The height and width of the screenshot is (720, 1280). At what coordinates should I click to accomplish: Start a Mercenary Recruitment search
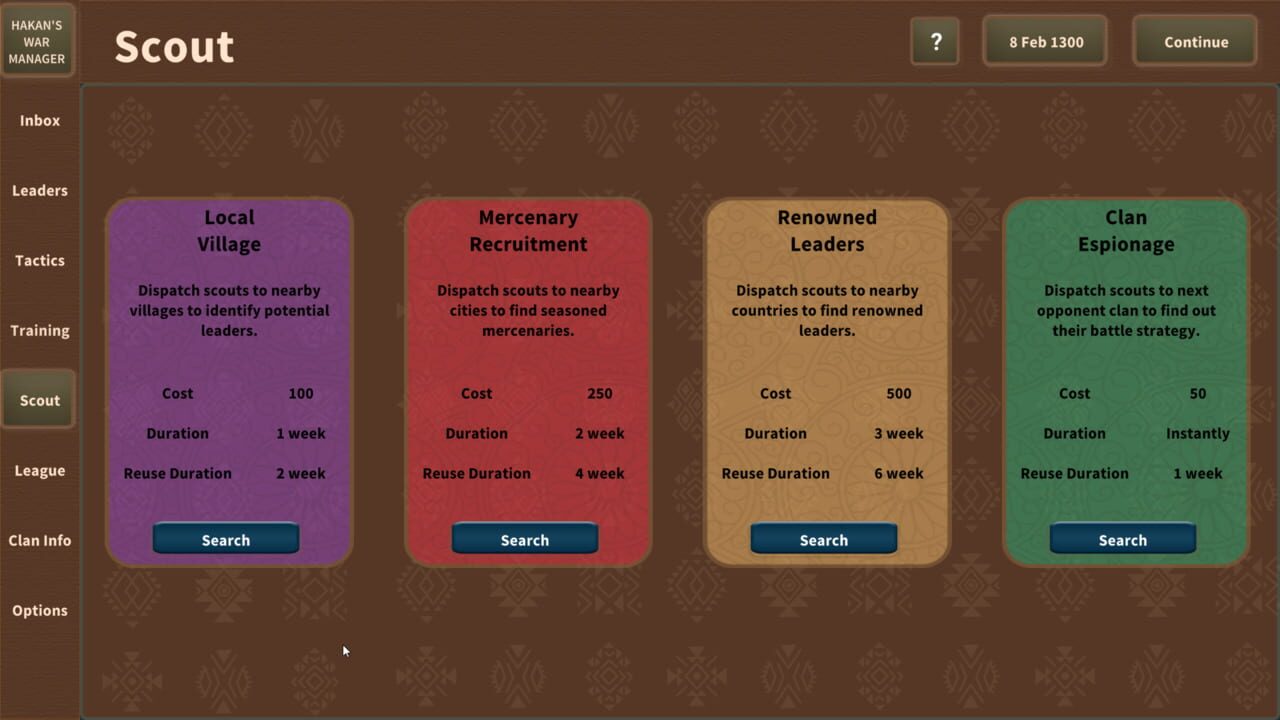(x=525, y=539)
